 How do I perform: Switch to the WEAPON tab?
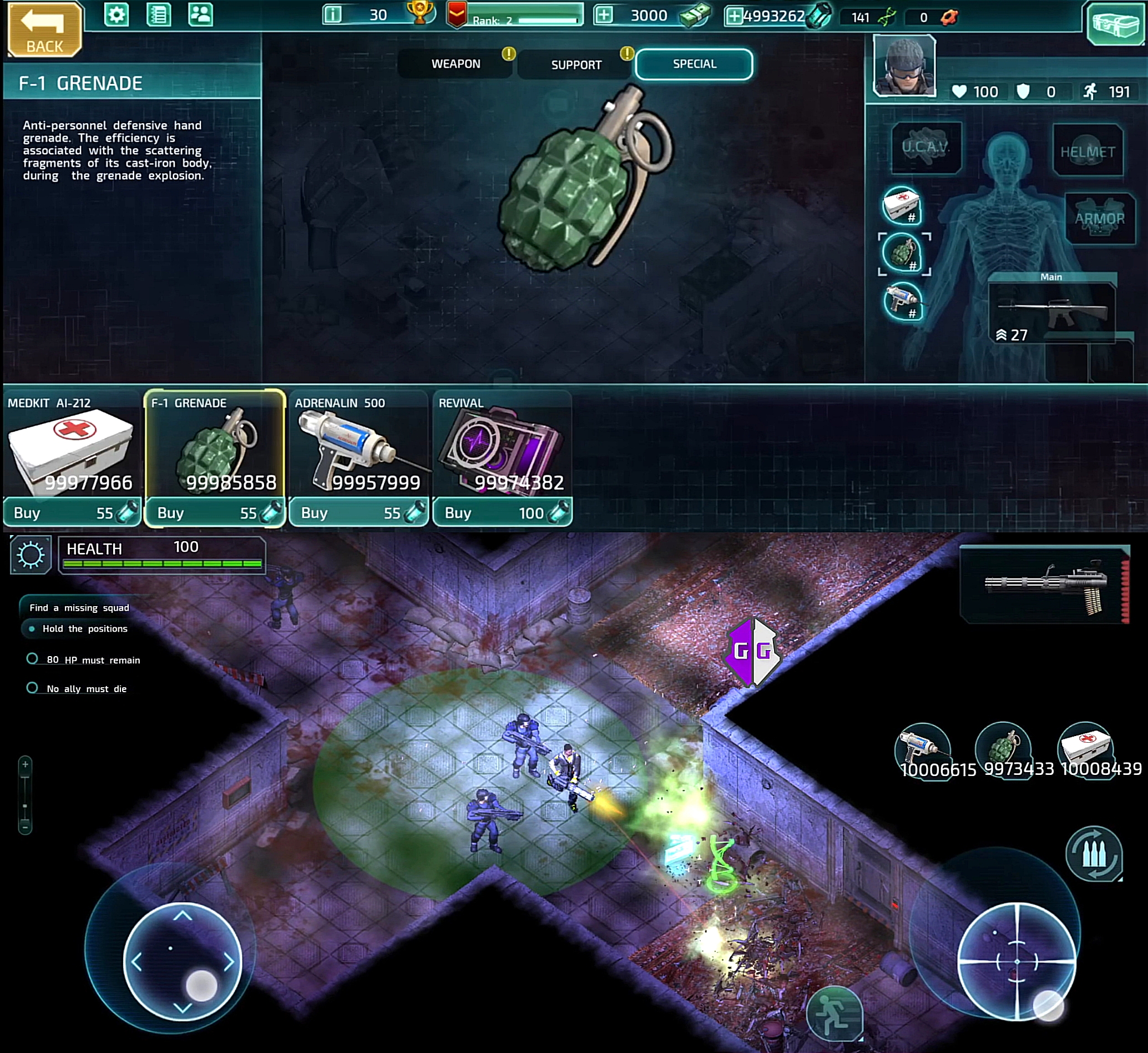456,64
